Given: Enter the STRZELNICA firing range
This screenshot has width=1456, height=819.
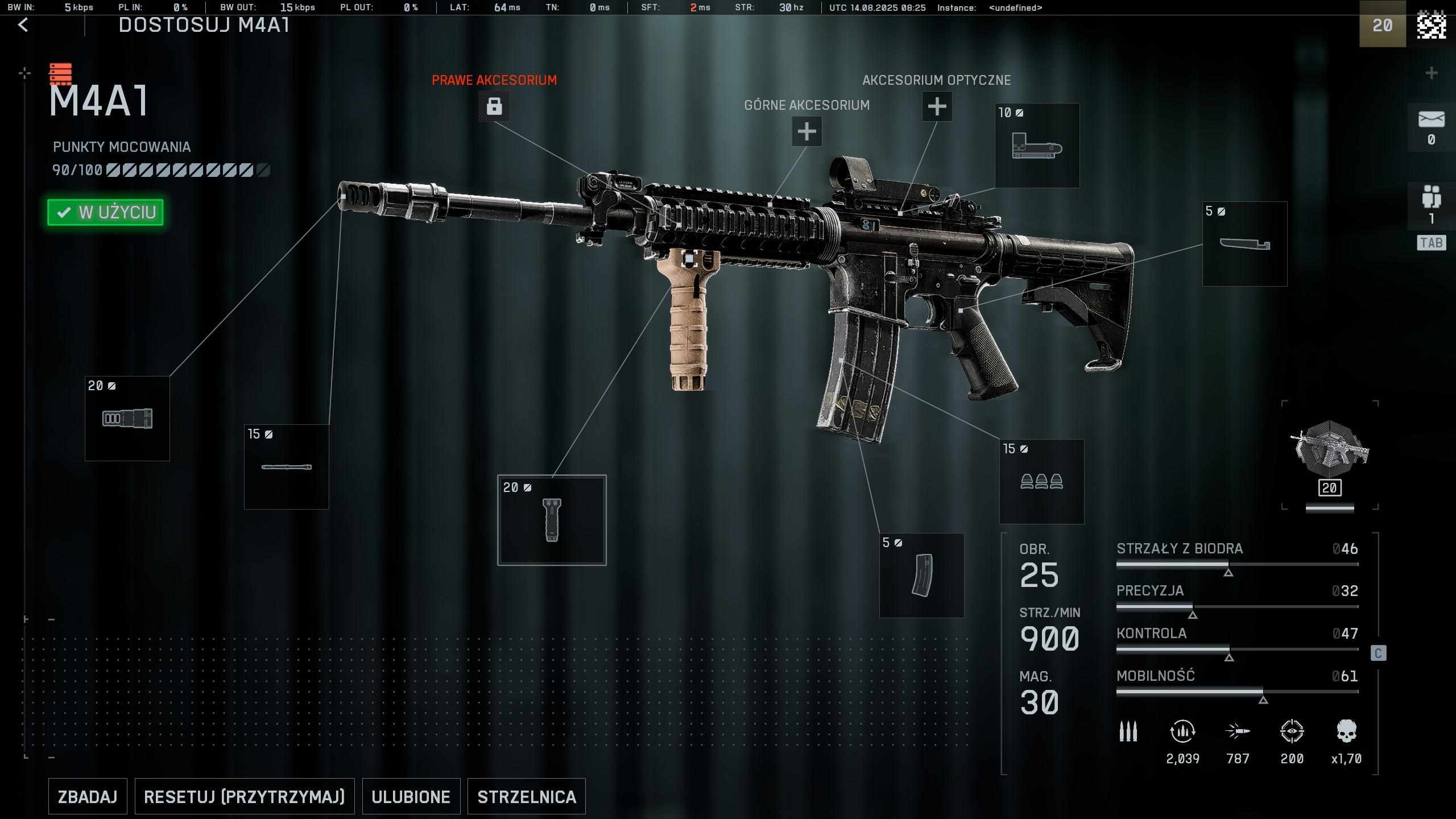Looking at the screenshot, I should [x=526, y=796].
